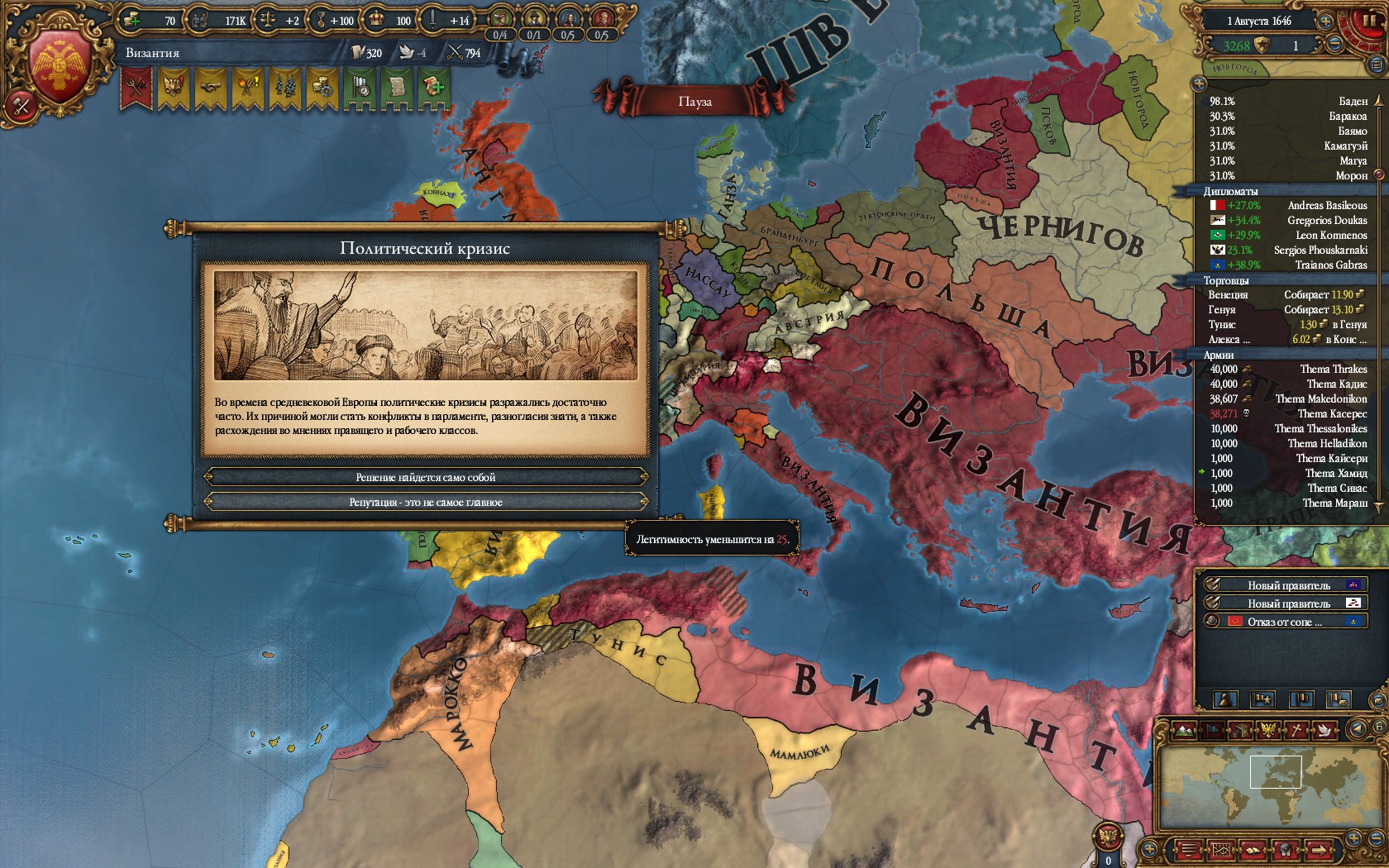
Task: Switch to terrain map mode
Action: (1185, 730)
